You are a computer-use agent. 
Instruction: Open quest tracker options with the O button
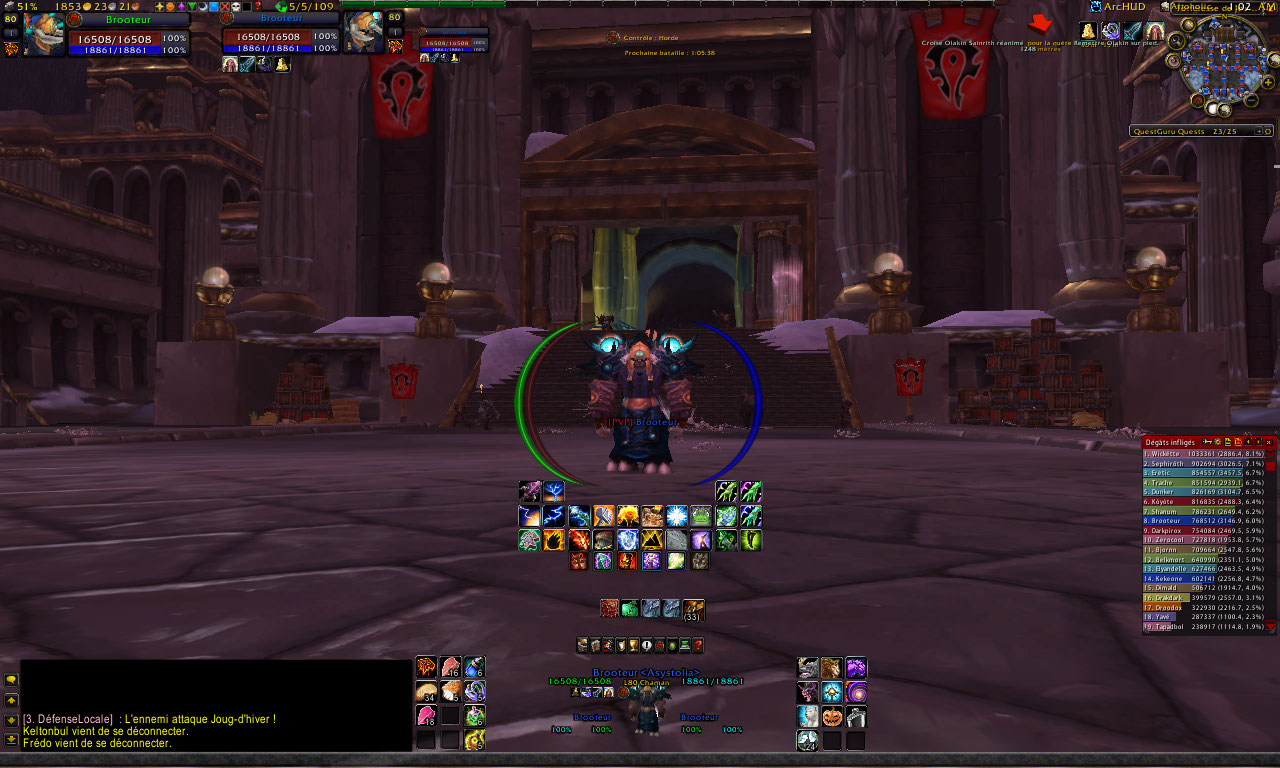(1268, 130)
